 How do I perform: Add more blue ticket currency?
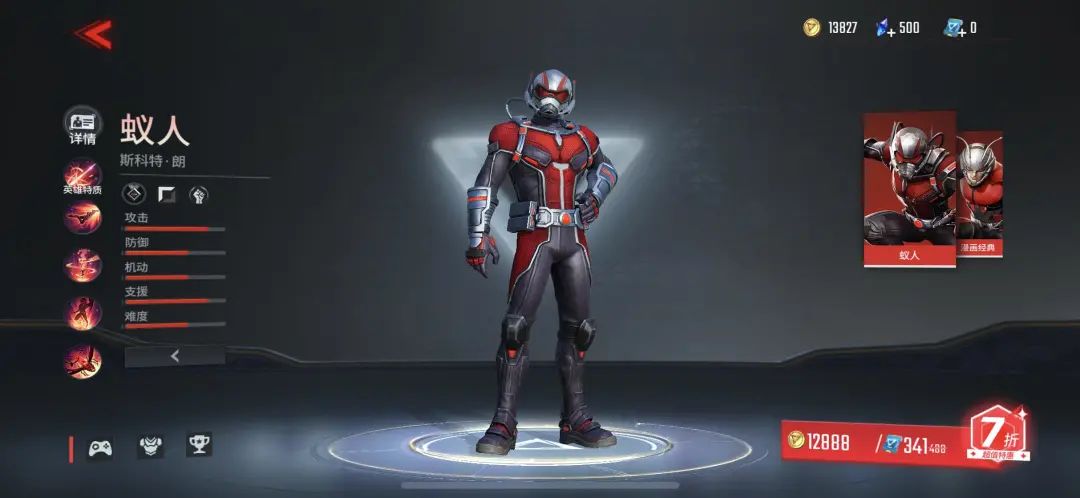click(x=954, y=28)
